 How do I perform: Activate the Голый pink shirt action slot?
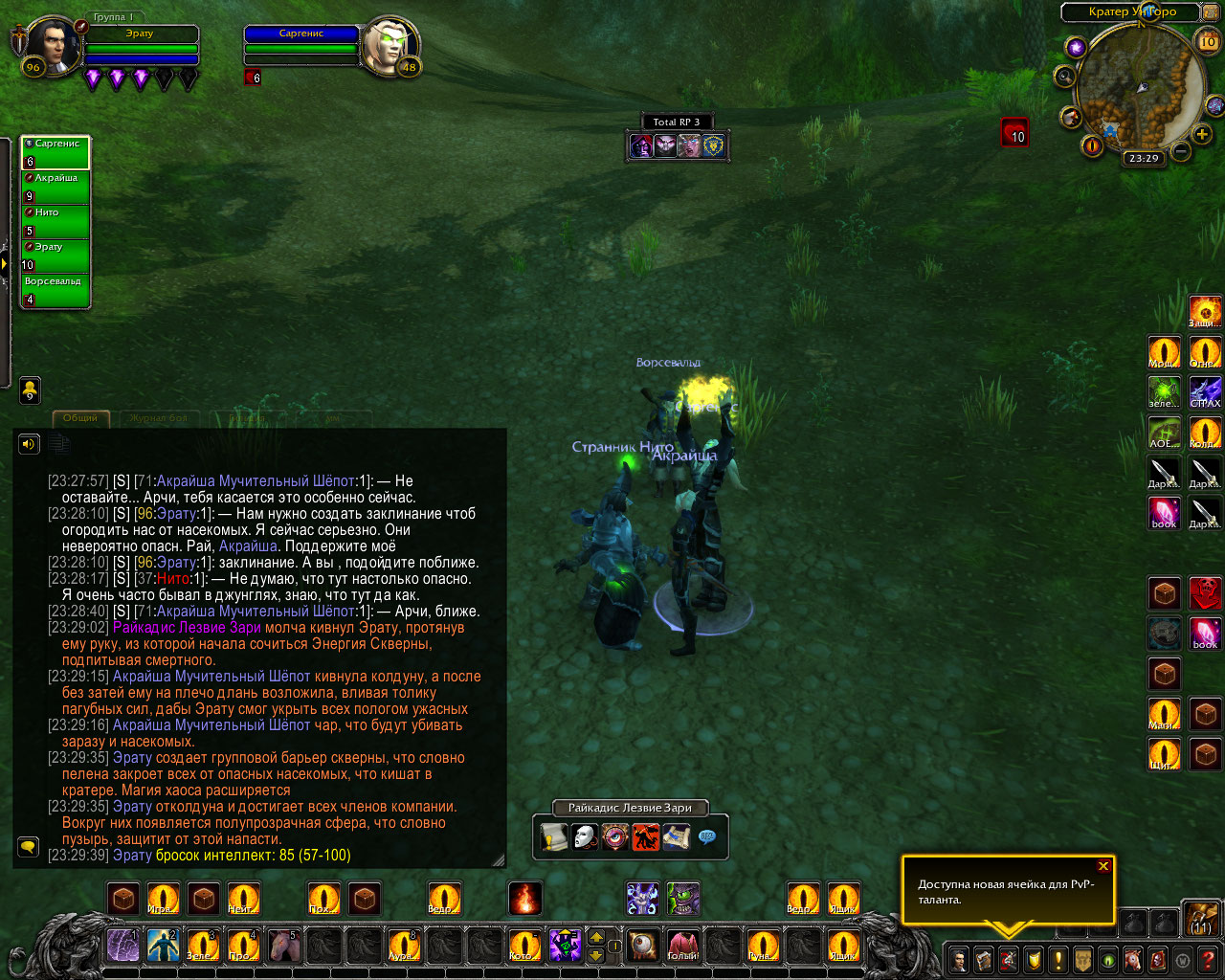tap(682, 946)
